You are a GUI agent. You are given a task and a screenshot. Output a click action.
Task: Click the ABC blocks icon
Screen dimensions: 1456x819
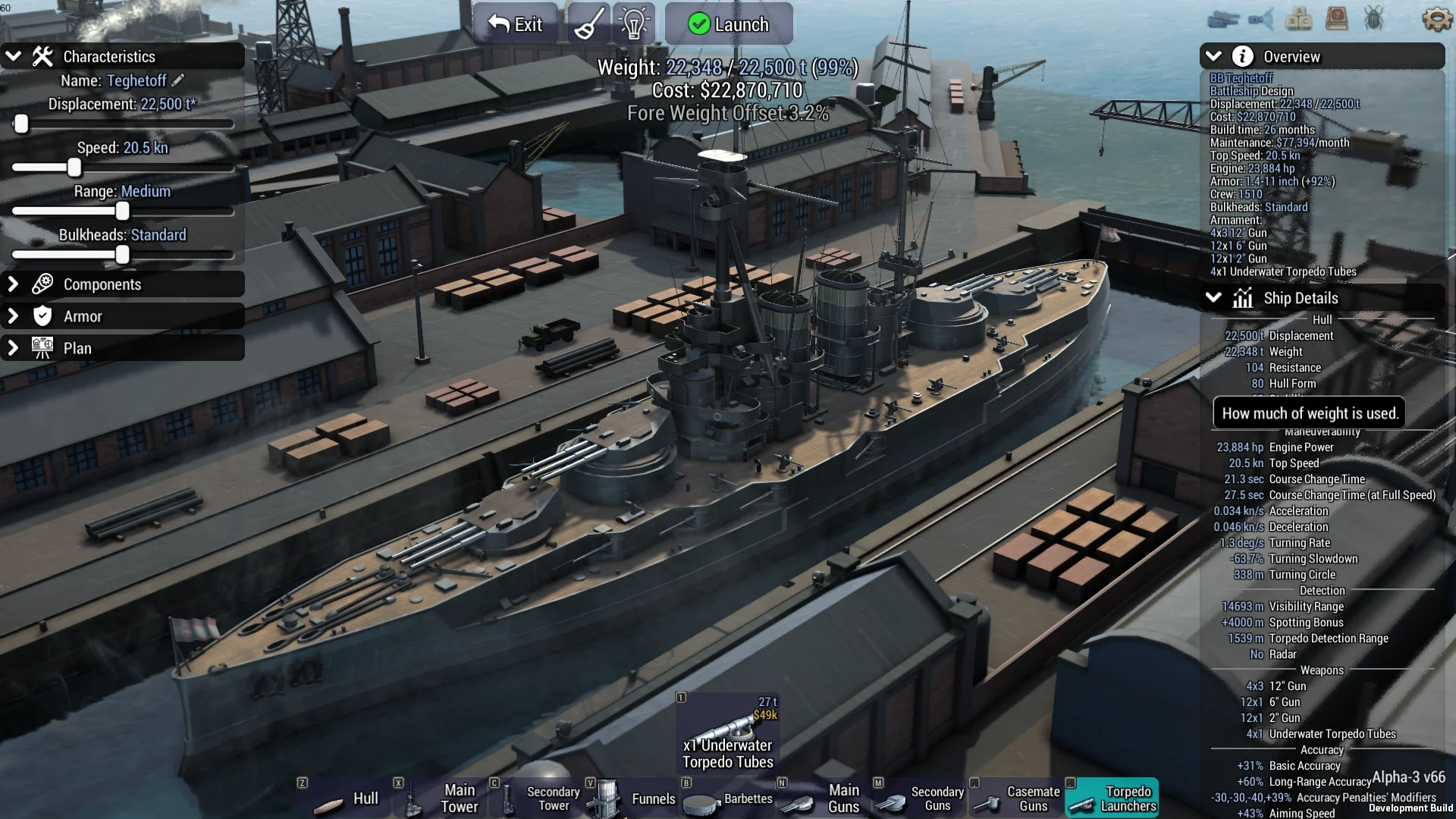tap(1298, 19)
